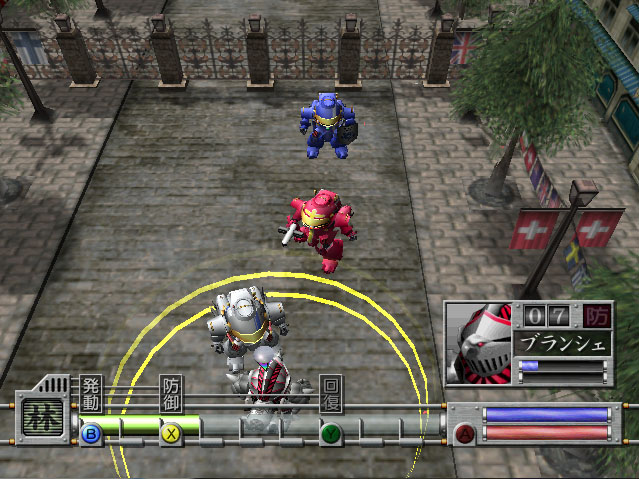Choose the 防御 (defend) command
Screen dimensions: 639x479
pos(172,395)
